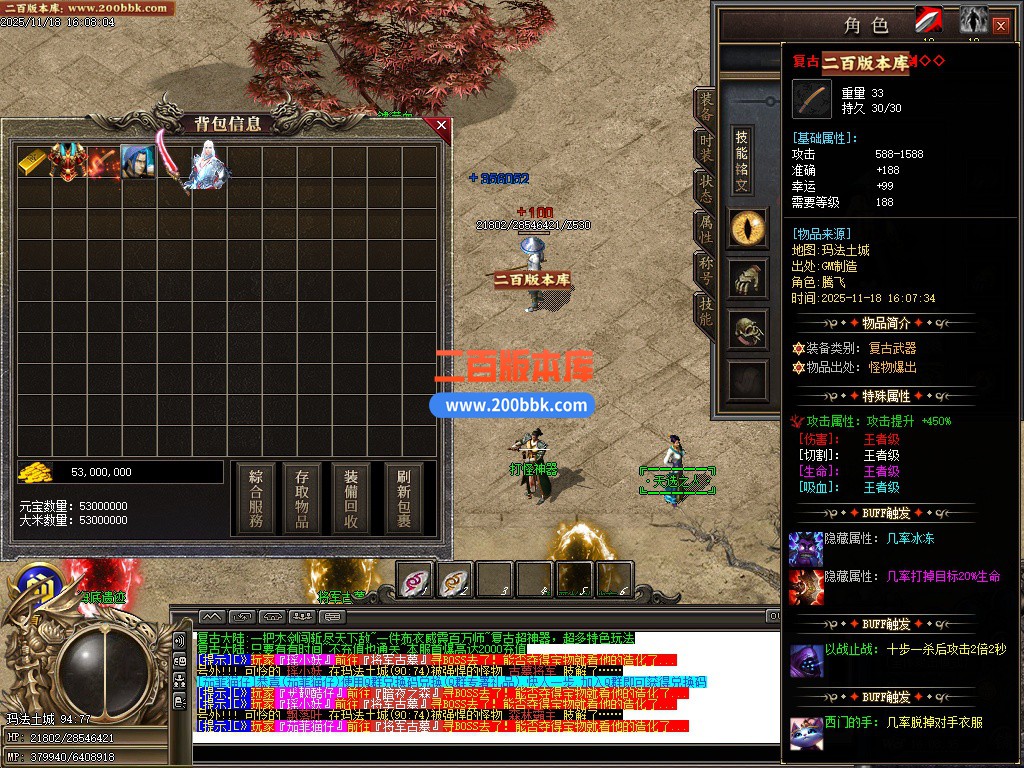Use the item in hotbar slot 1
Image resolution: width=1024 pixels, height=768 pixels.
point(415,579)
